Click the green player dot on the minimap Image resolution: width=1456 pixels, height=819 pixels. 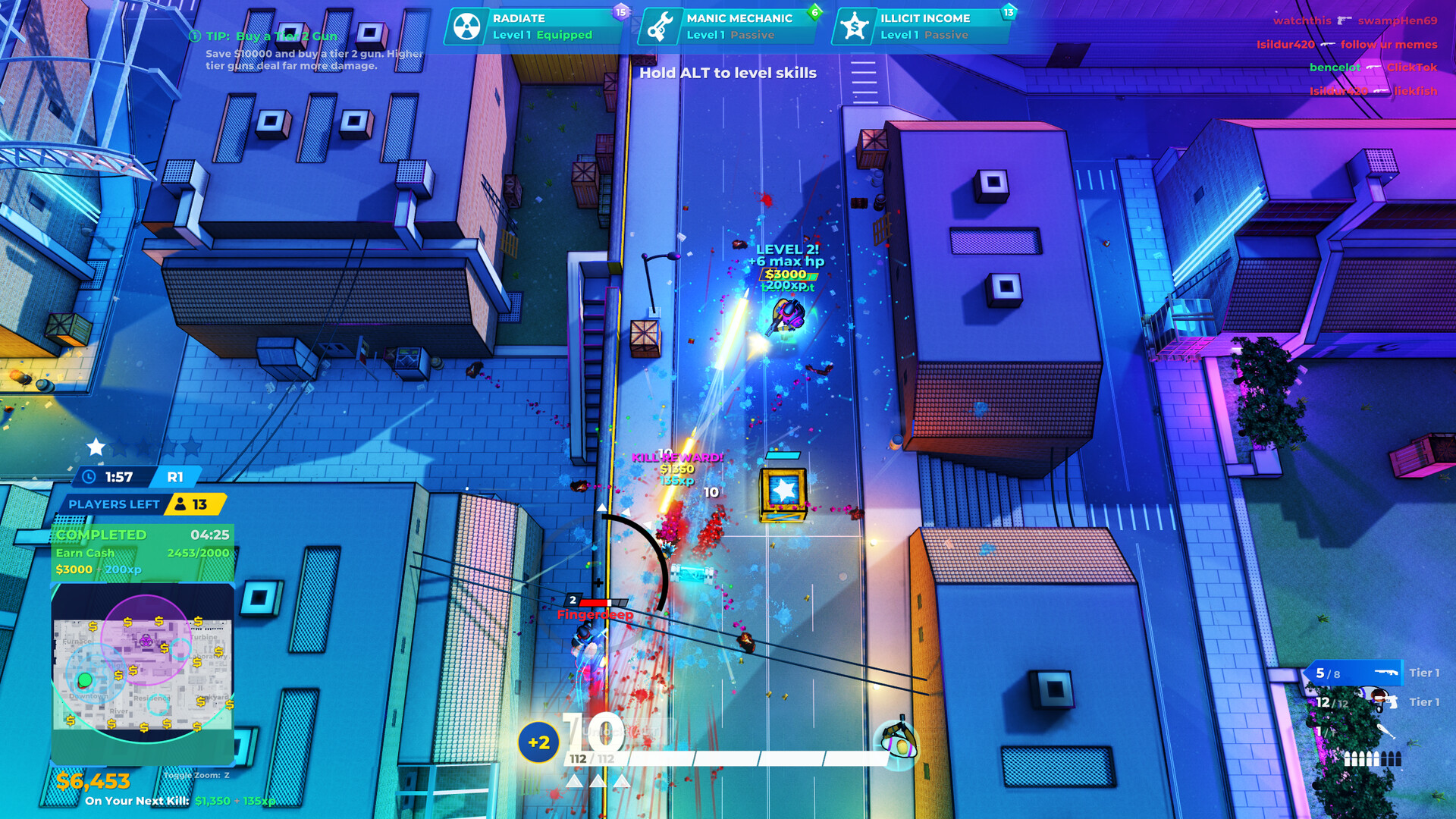85,679
